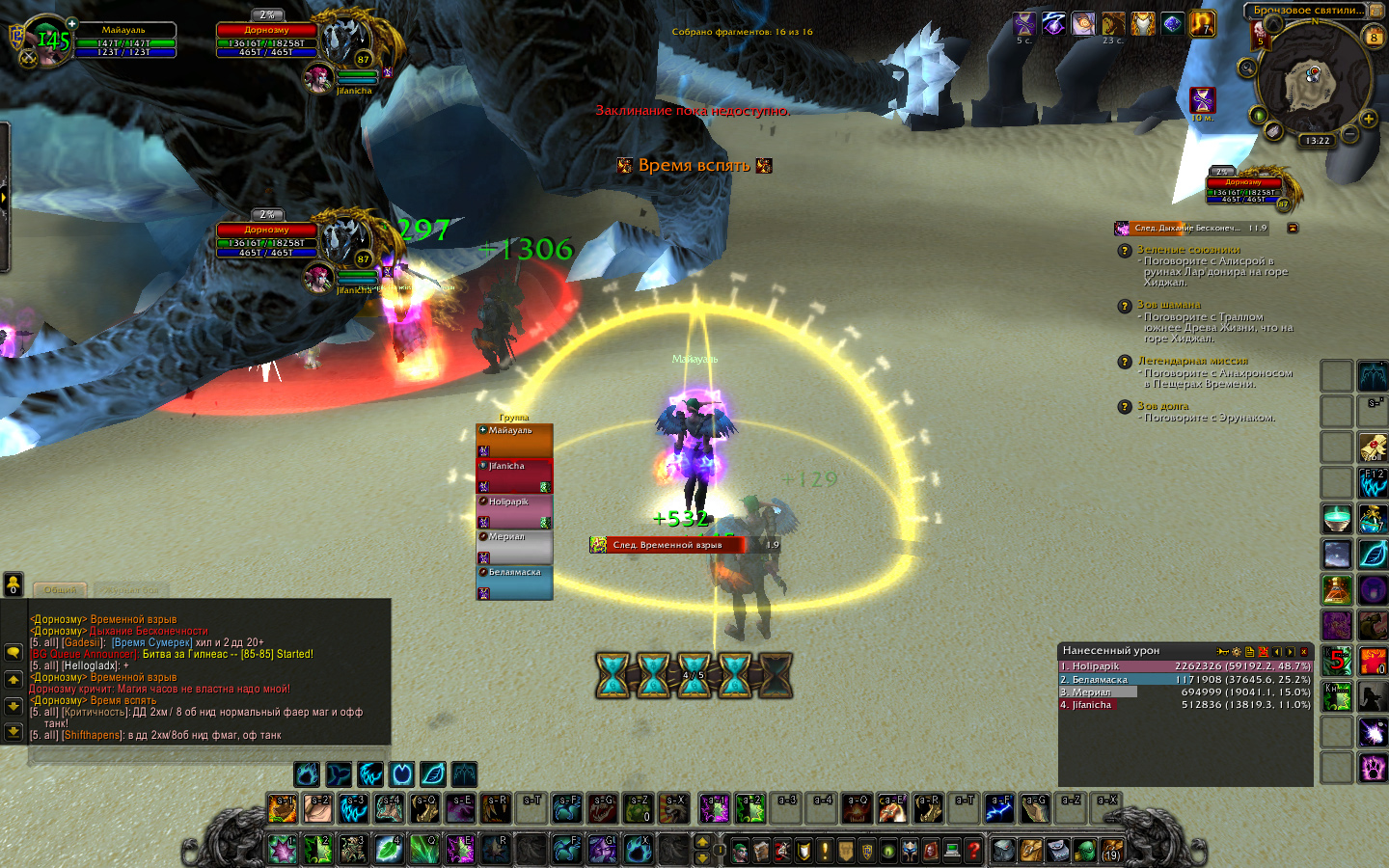Open the chat menu speech bubble button
1389x868 pixels.
click(x=14, y=653)
